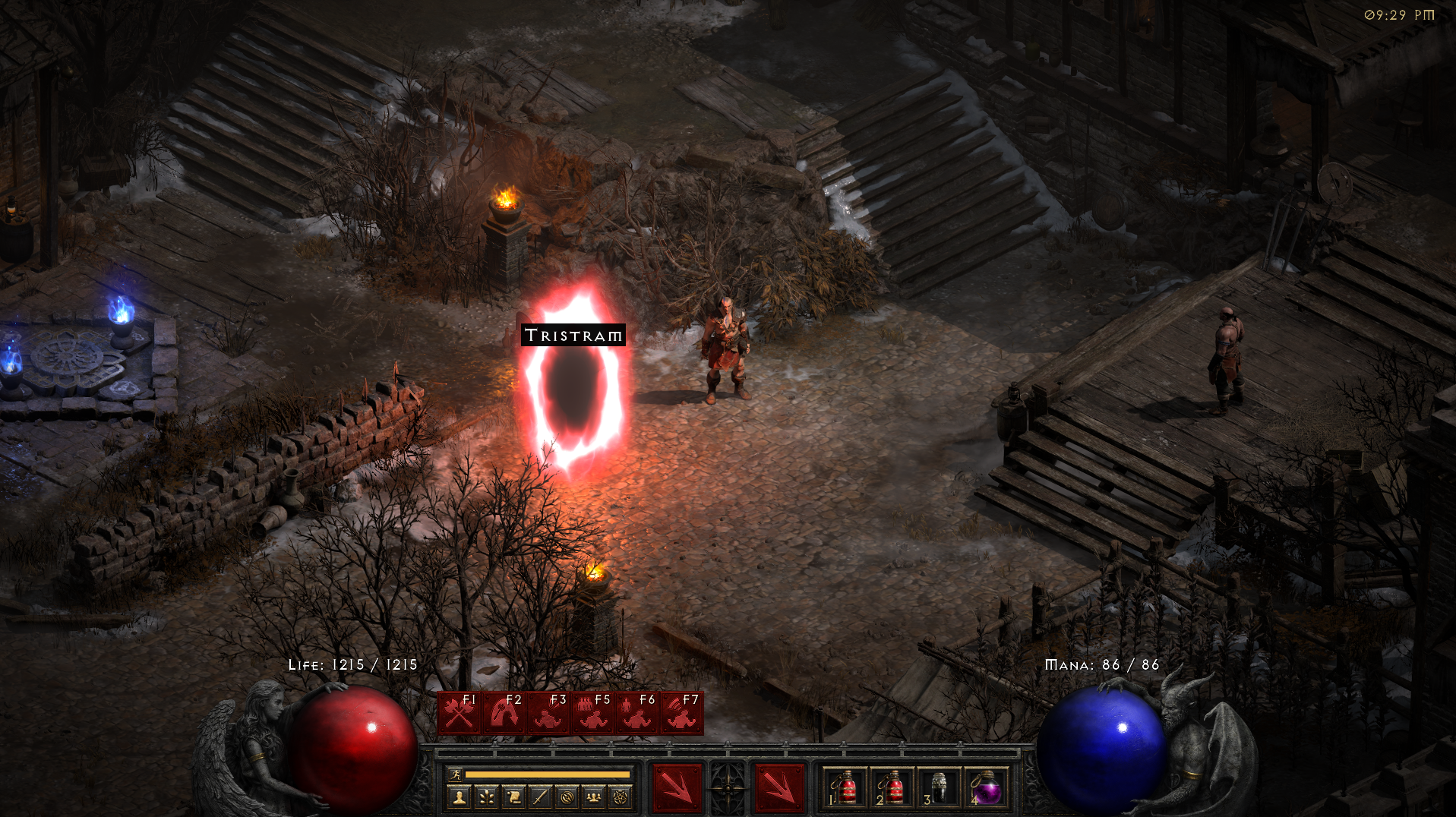Use the red healing potion in belt slot 1

coord(846,787)
